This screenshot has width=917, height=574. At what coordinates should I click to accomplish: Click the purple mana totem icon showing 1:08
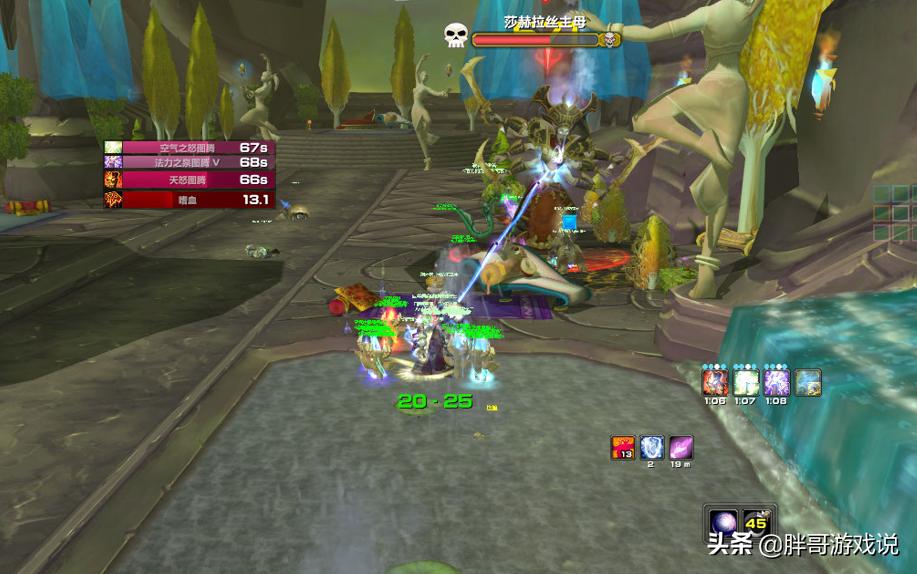click(x=777, y=382)
